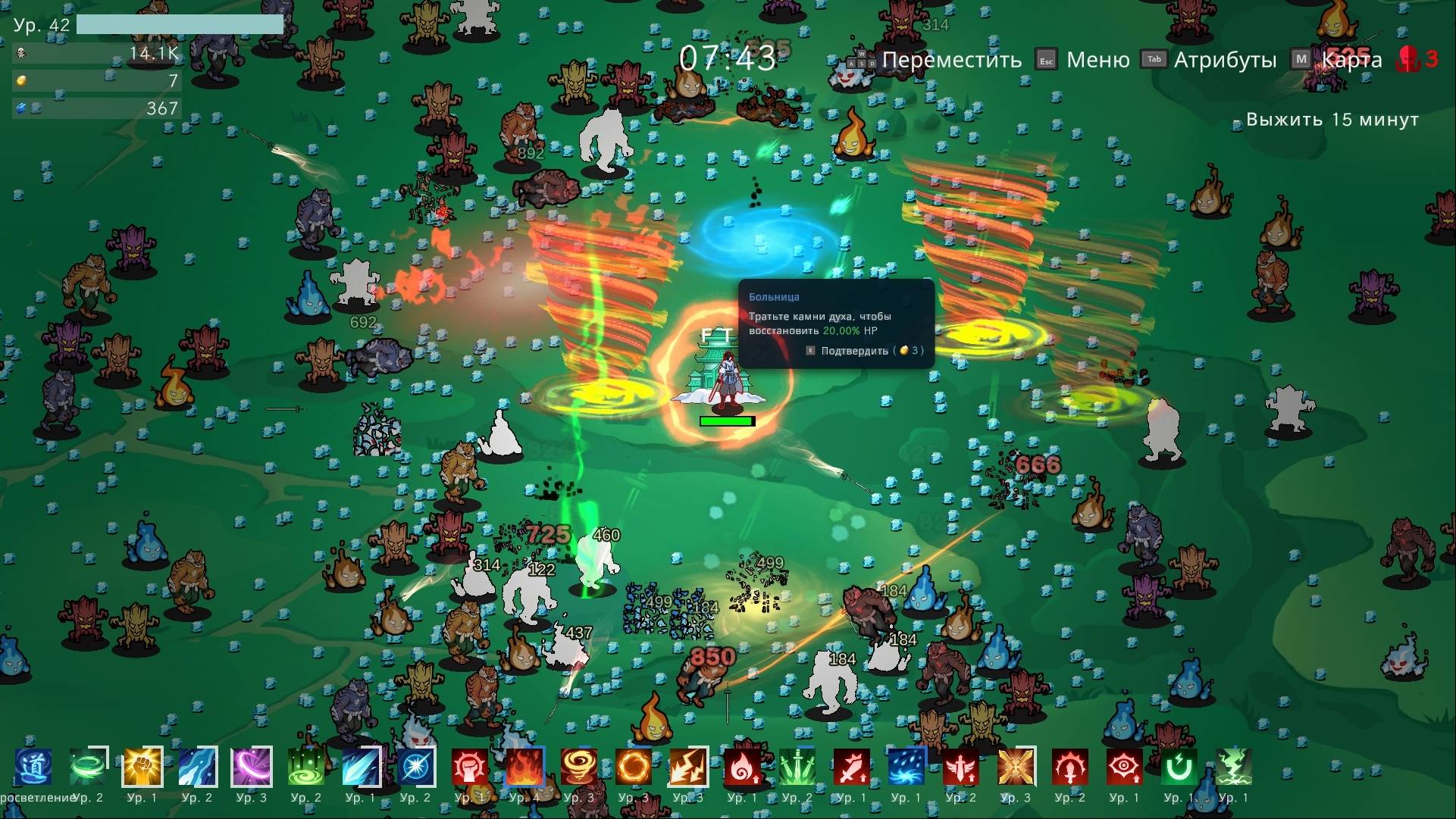Click the purple slash skill icon
Viewport: 1456px width, 819px height.
(252, 767)
